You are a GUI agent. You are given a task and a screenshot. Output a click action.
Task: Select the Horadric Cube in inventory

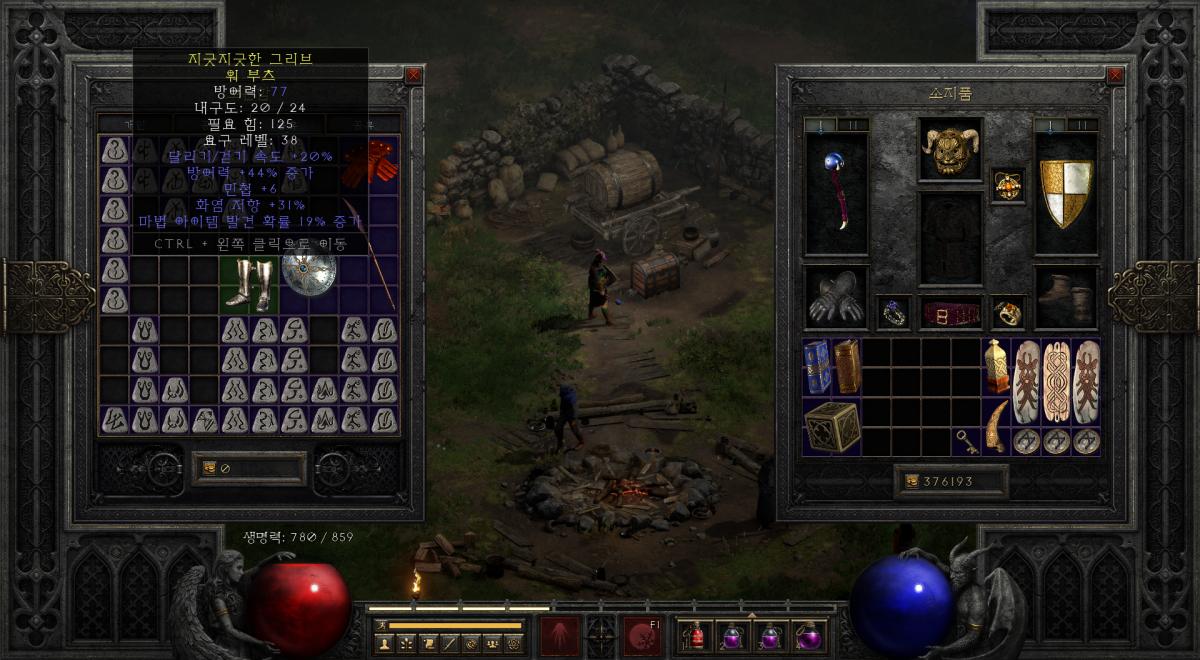[x=832, y=426]
